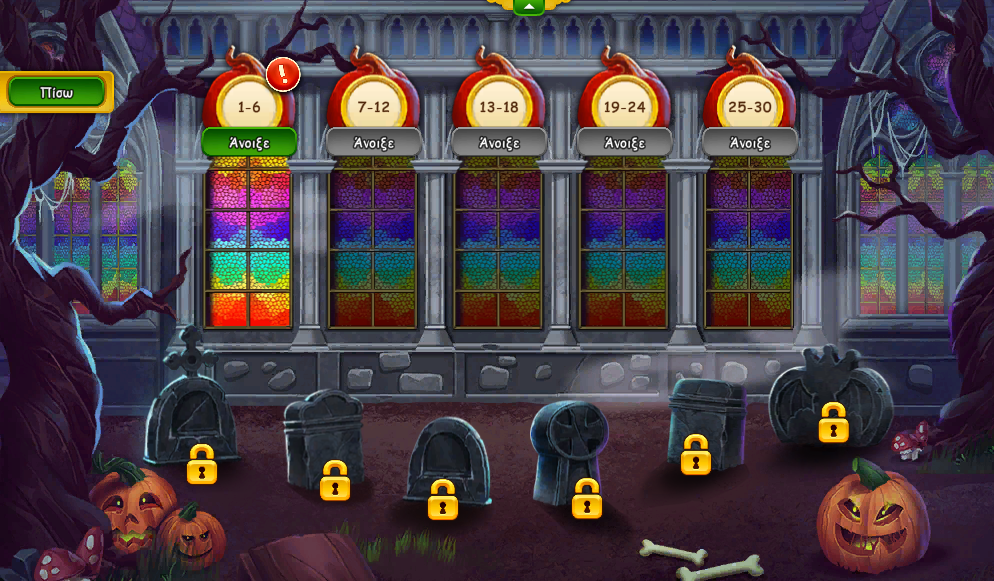Go back with the Πίσω button
Viewport: 994px width, 581px height.
56,92
